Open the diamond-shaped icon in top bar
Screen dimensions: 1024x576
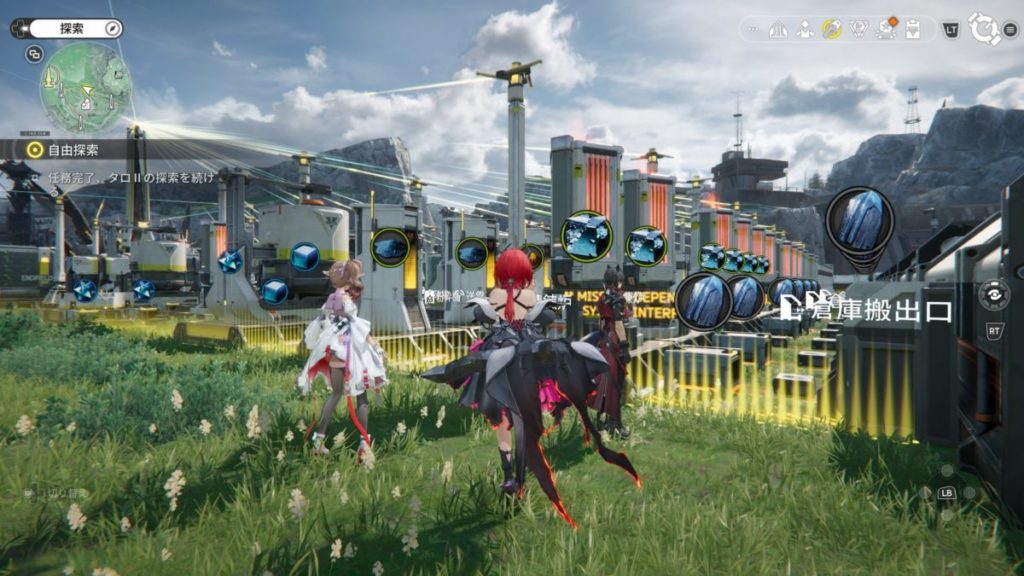(858, 29)
